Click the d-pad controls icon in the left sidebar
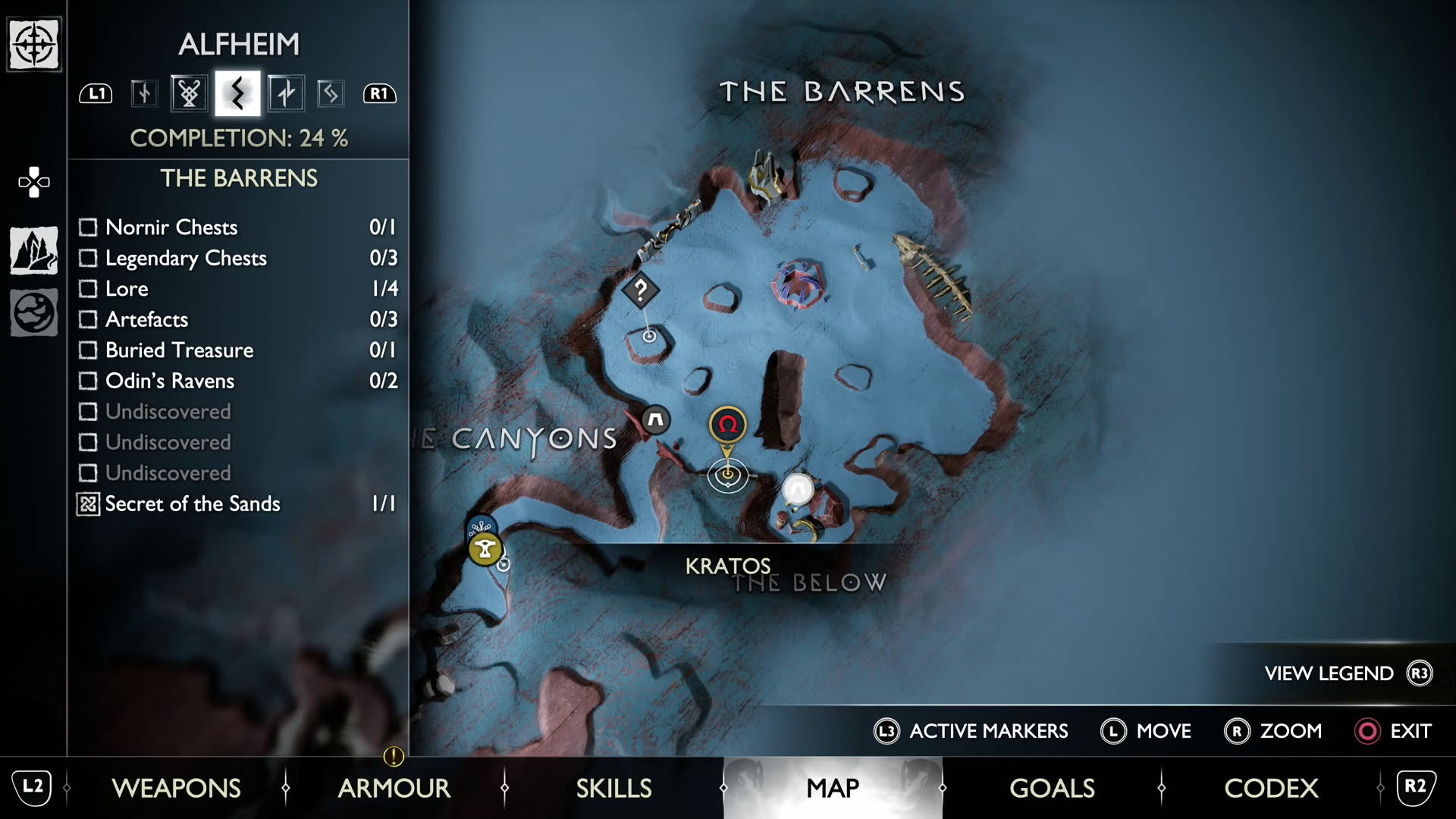The image size is (1456, 819). click(x=33, y=181)
